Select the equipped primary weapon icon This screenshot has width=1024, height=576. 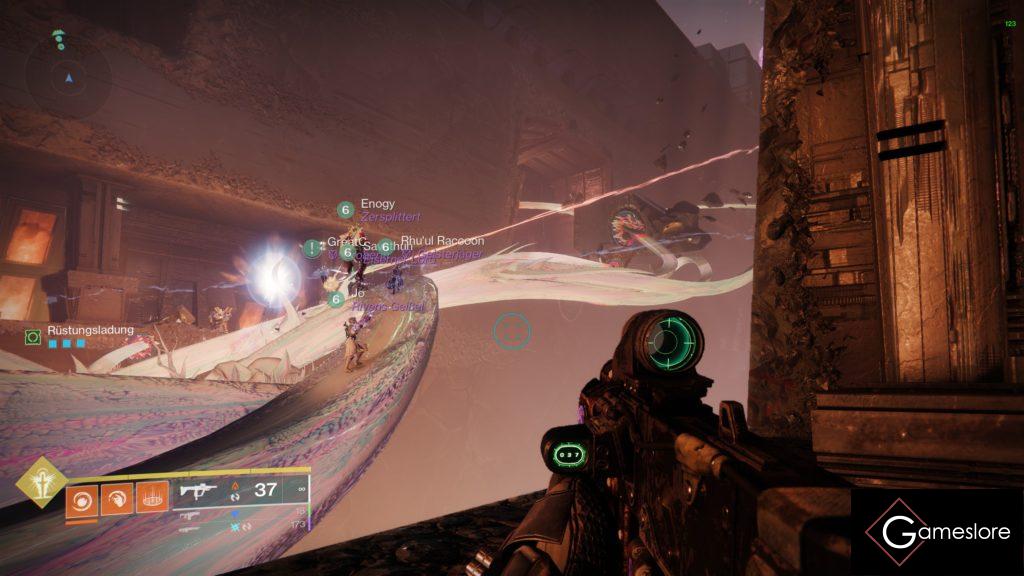[197, 491]
